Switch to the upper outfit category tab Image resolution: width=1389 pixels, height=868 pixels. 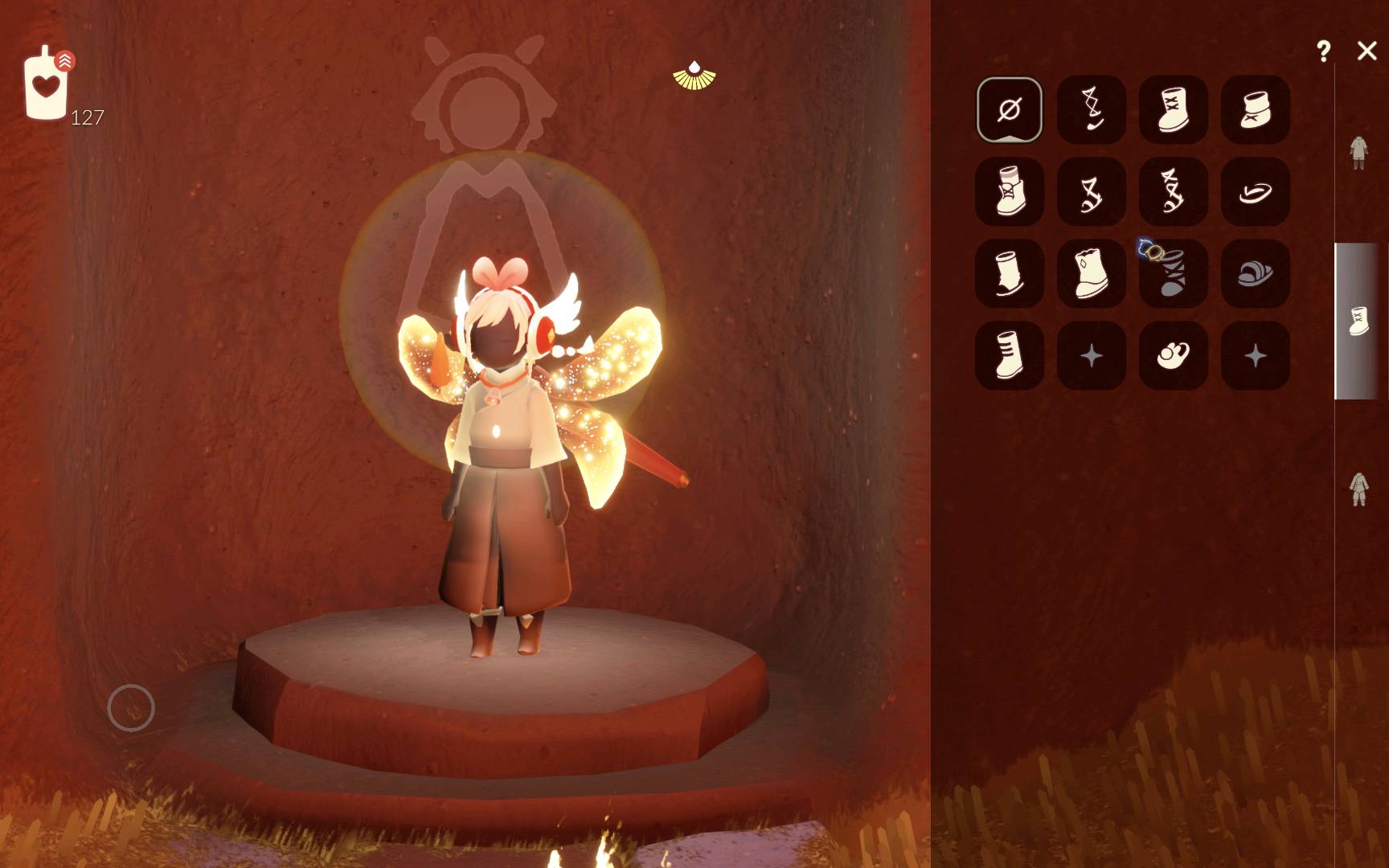(1358, 153)
